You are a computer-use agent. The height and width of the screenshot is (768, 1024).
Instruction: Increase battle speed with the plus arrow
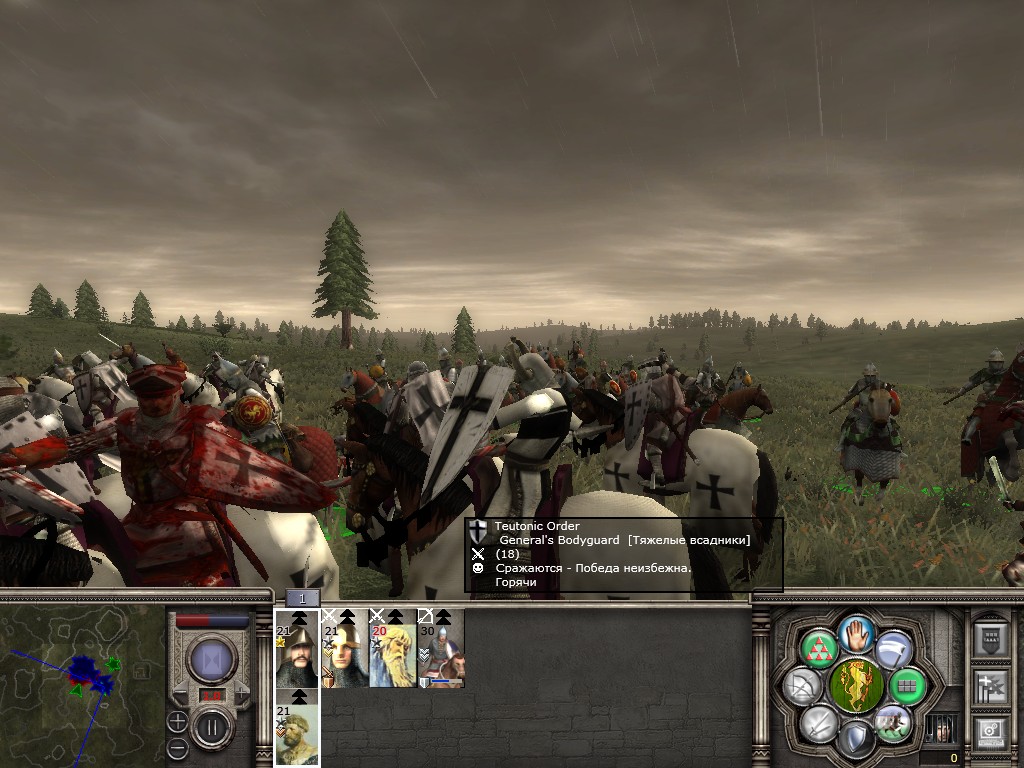click(x=241, y=692)
